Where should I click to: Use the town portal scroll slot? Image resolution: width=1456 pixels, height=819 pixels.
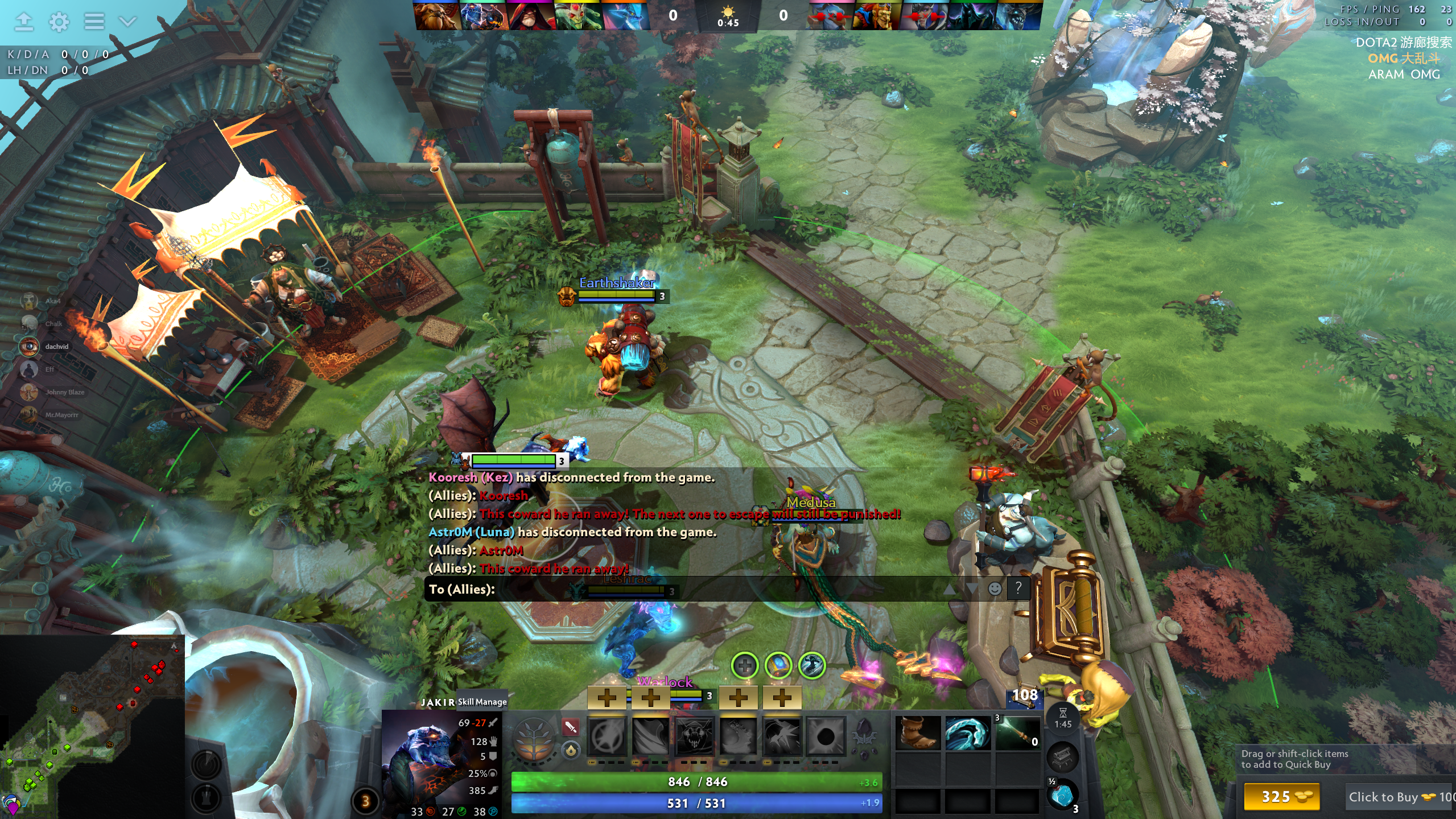tap(1062, 758)
